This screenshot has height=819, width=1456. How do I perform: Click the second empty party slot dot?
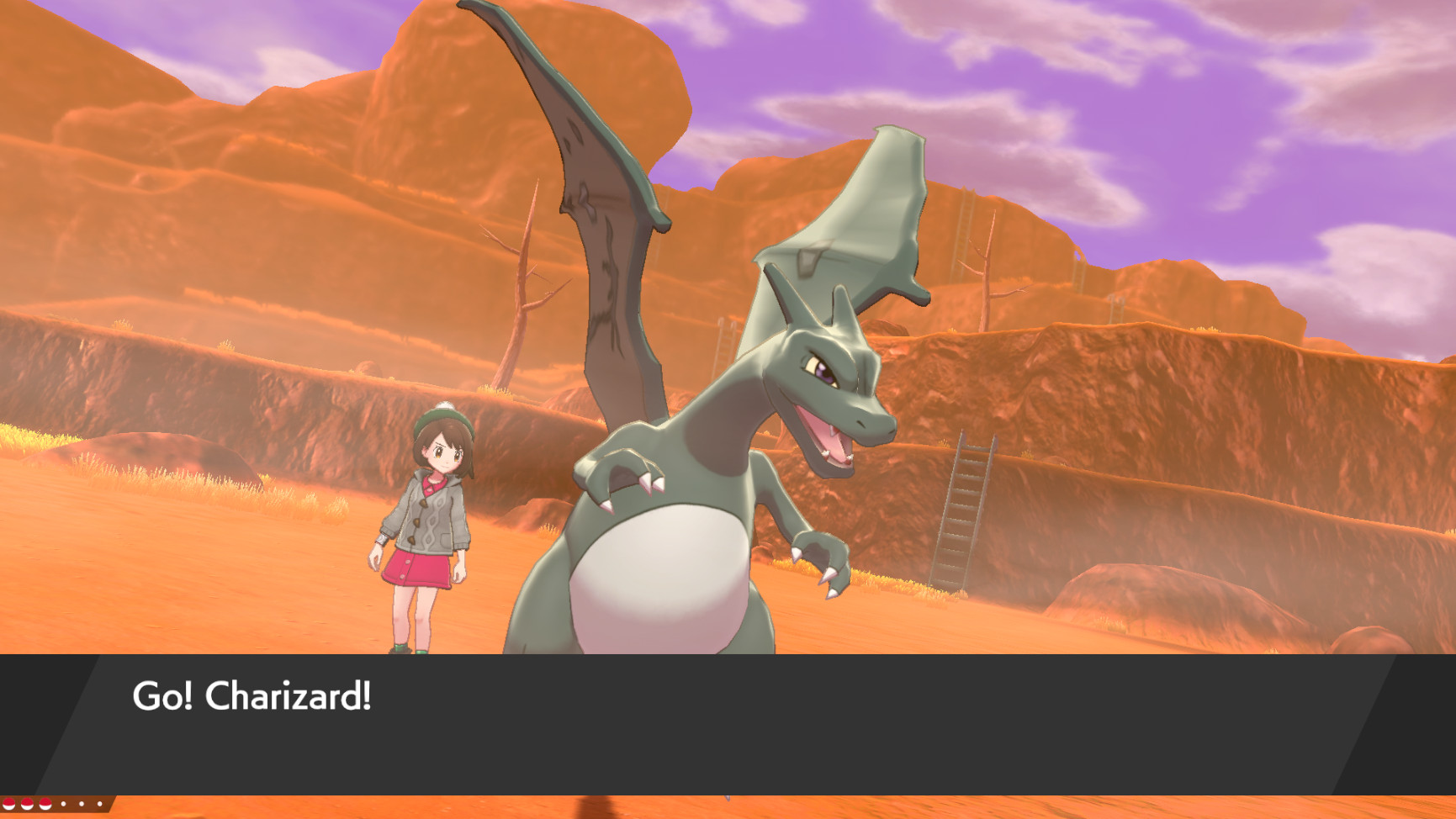[82, 804]
